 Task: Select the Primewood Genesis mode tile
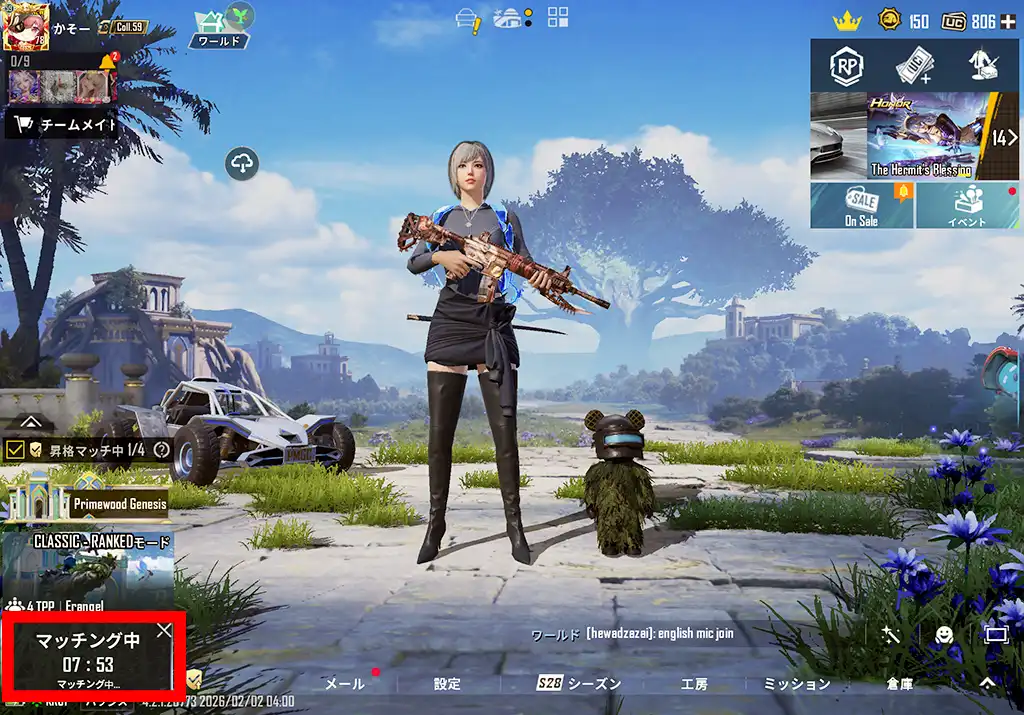tap(85, 497)
